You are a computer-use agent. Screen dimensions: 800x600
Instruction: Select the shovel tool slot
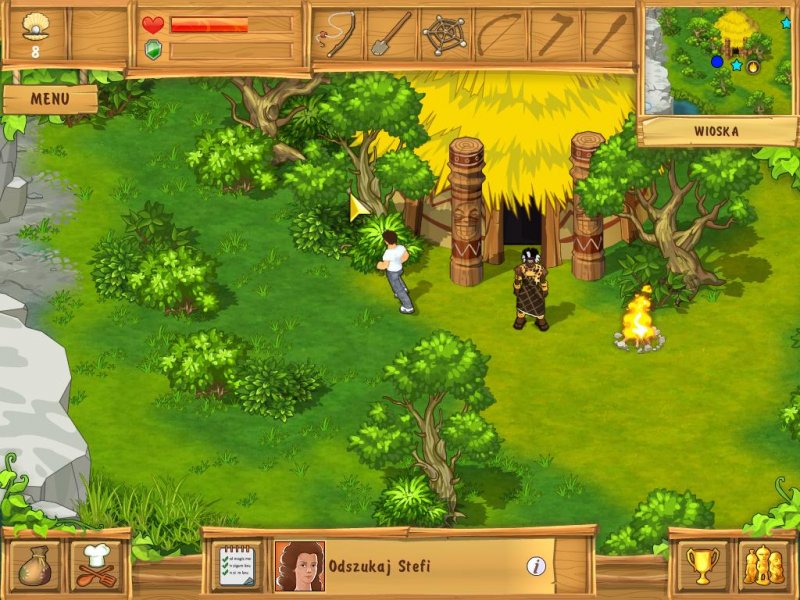tap(391, 34)
